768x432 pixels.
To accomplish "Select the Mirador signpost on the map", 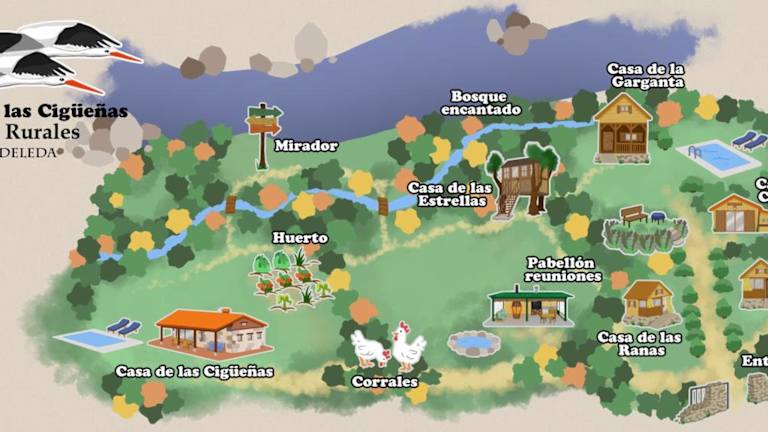I will [x=263, y=130].
